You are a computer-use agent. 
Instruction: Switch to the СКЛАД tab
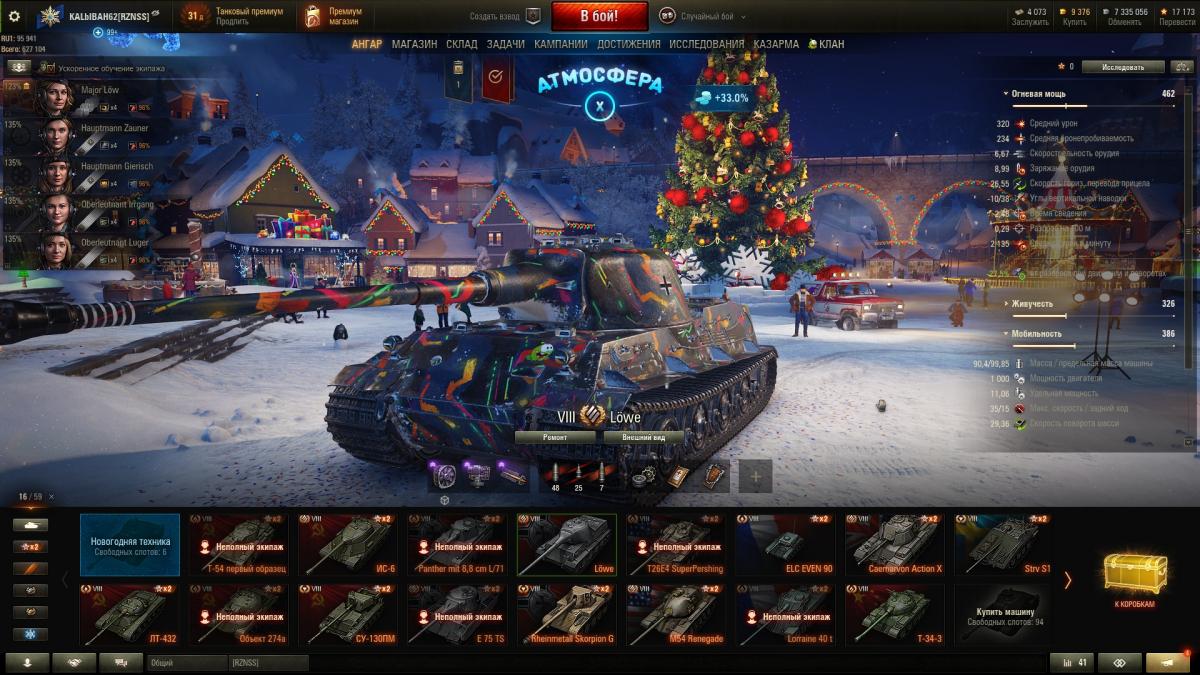461,44
